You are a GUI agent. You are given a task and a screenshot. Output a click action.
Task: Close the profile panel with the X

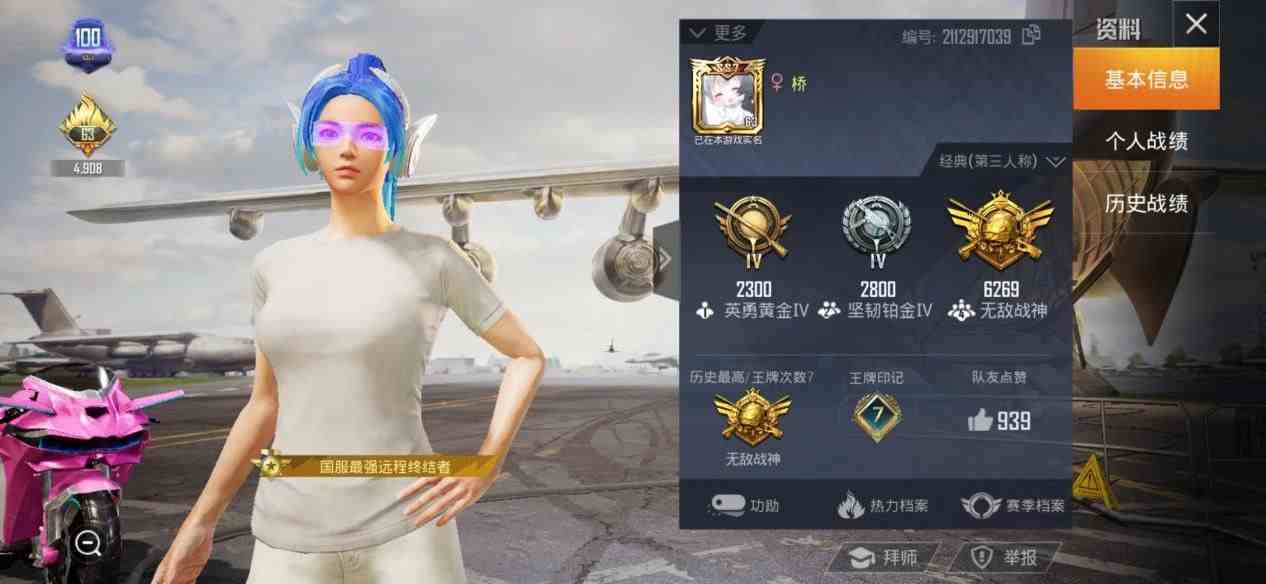(1196, 25)
